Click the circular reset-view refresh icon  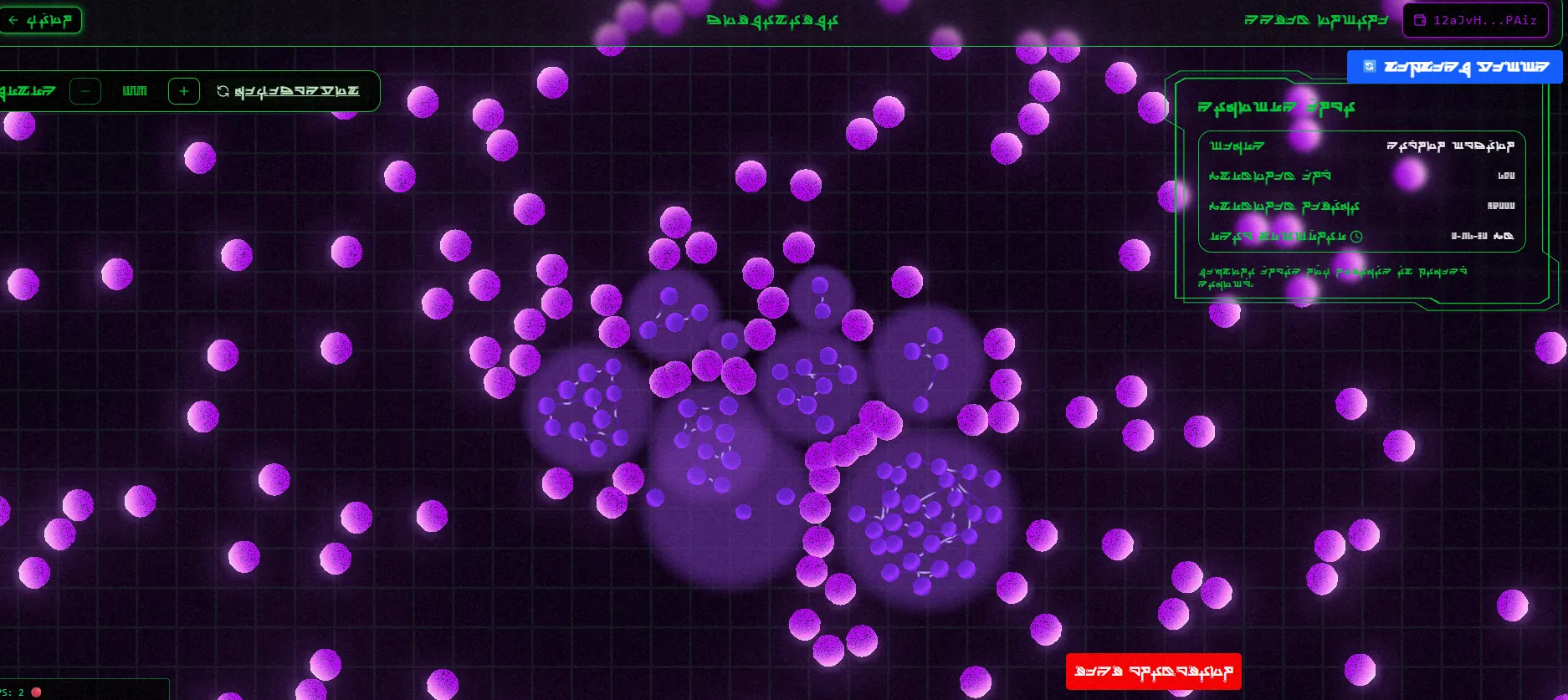click(x=223, y=90)
